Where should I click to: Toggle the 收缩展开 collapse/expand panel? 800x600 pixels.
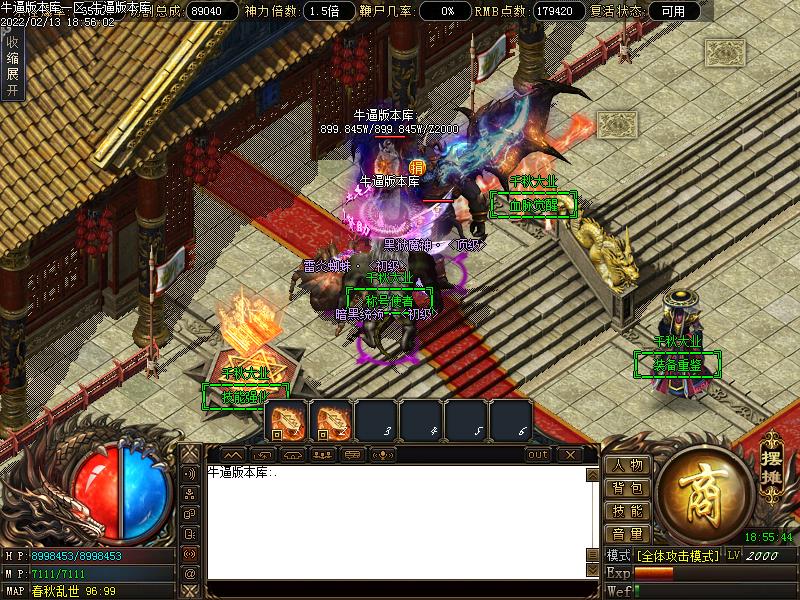12,66
